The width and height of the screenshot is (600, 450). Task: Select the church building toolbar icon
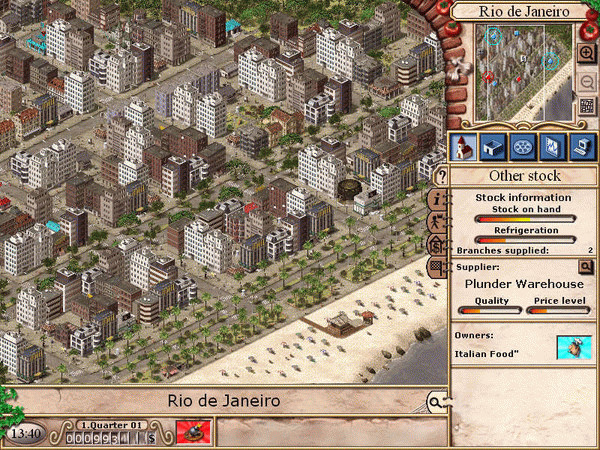click(464, 147)
